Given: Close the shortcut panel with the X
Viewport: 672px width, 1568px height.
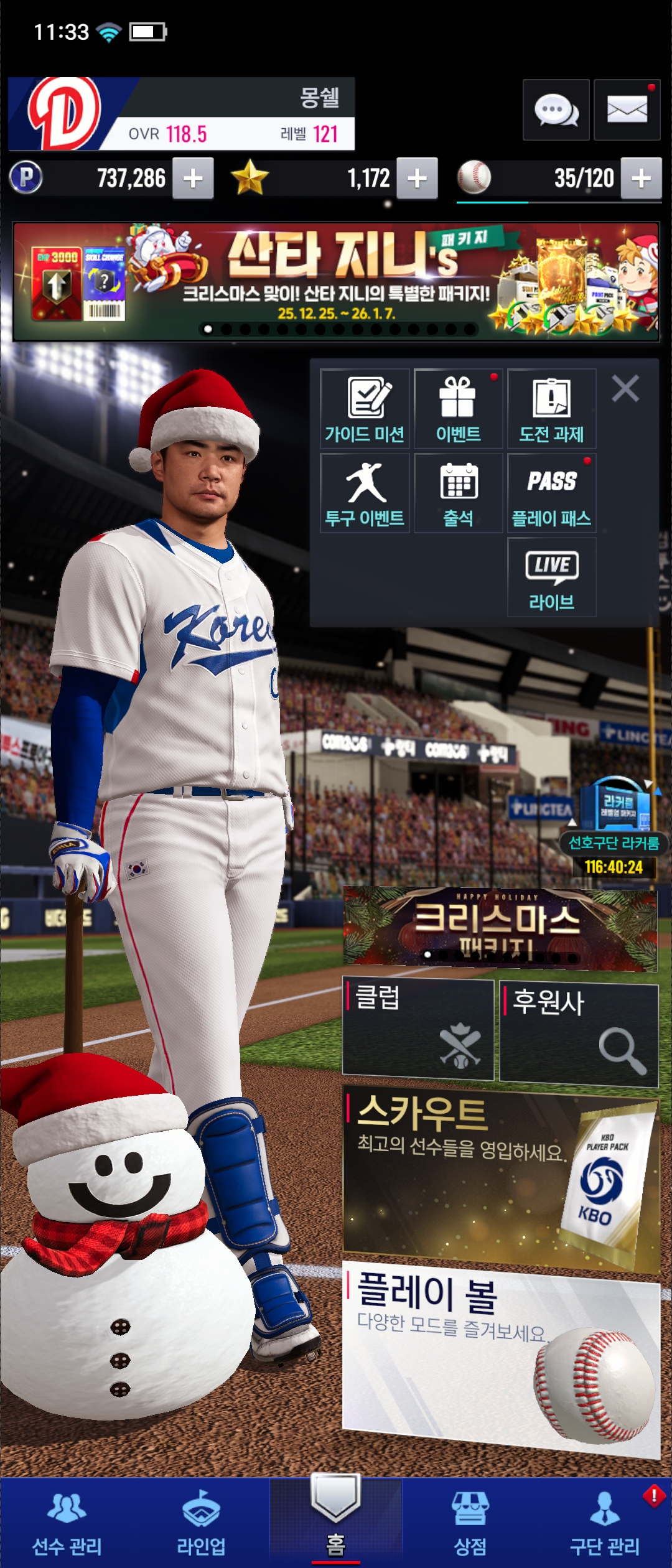Looking at the screenshot, I should pyautogui.click(x=625, y=389).
